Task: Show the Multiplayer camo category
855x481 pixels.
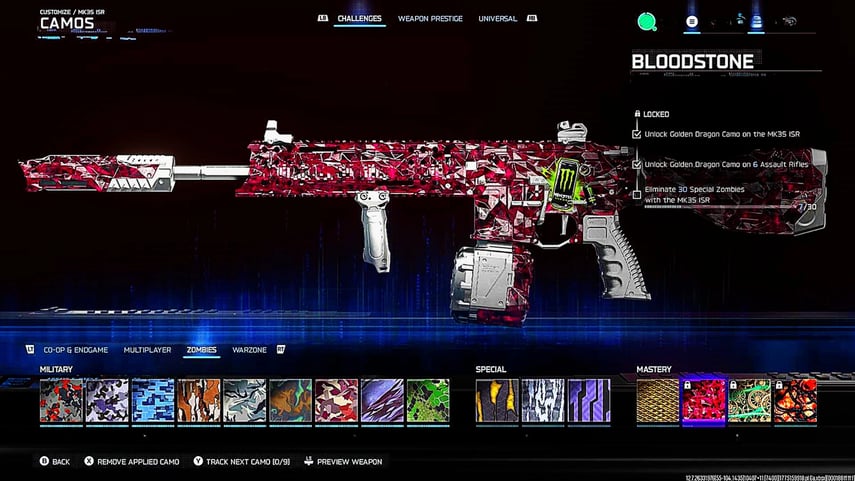Action: pos(147,350)
